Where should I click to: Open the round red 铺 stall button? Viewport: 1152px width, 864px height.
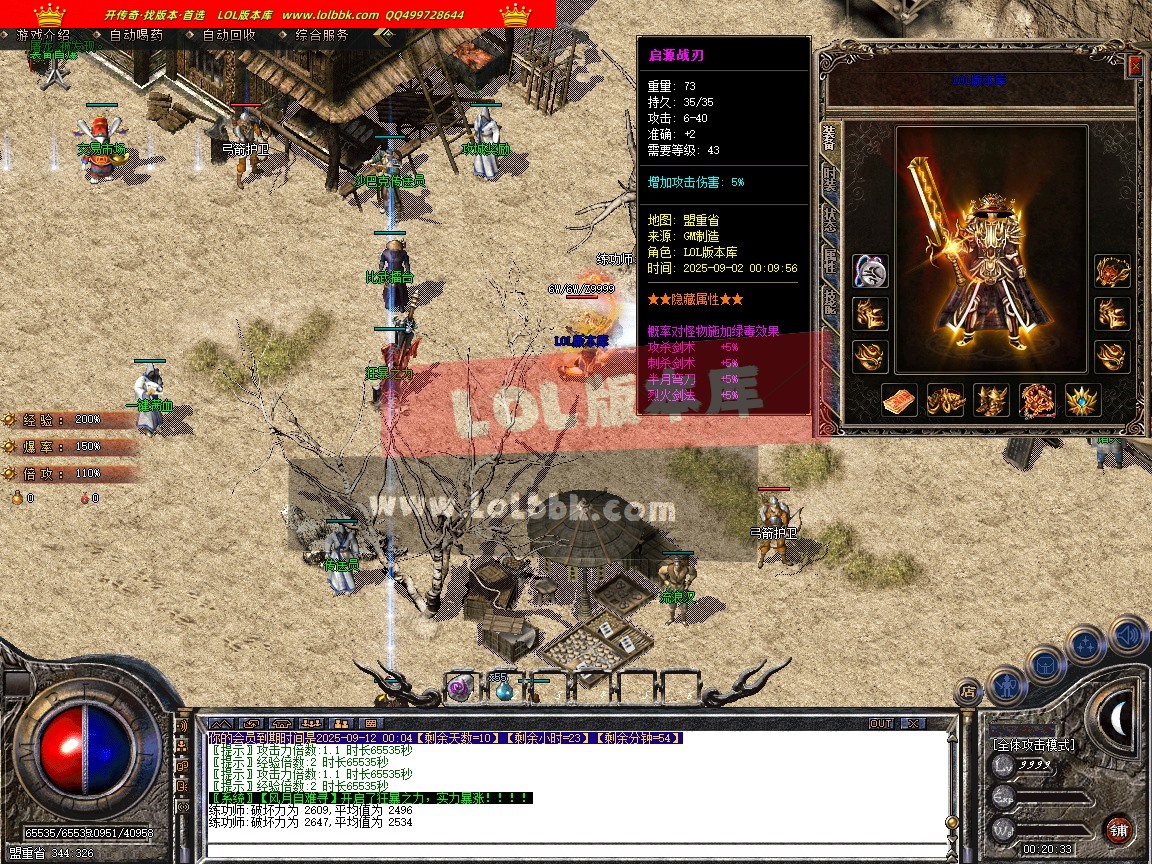coord(1118,829)
